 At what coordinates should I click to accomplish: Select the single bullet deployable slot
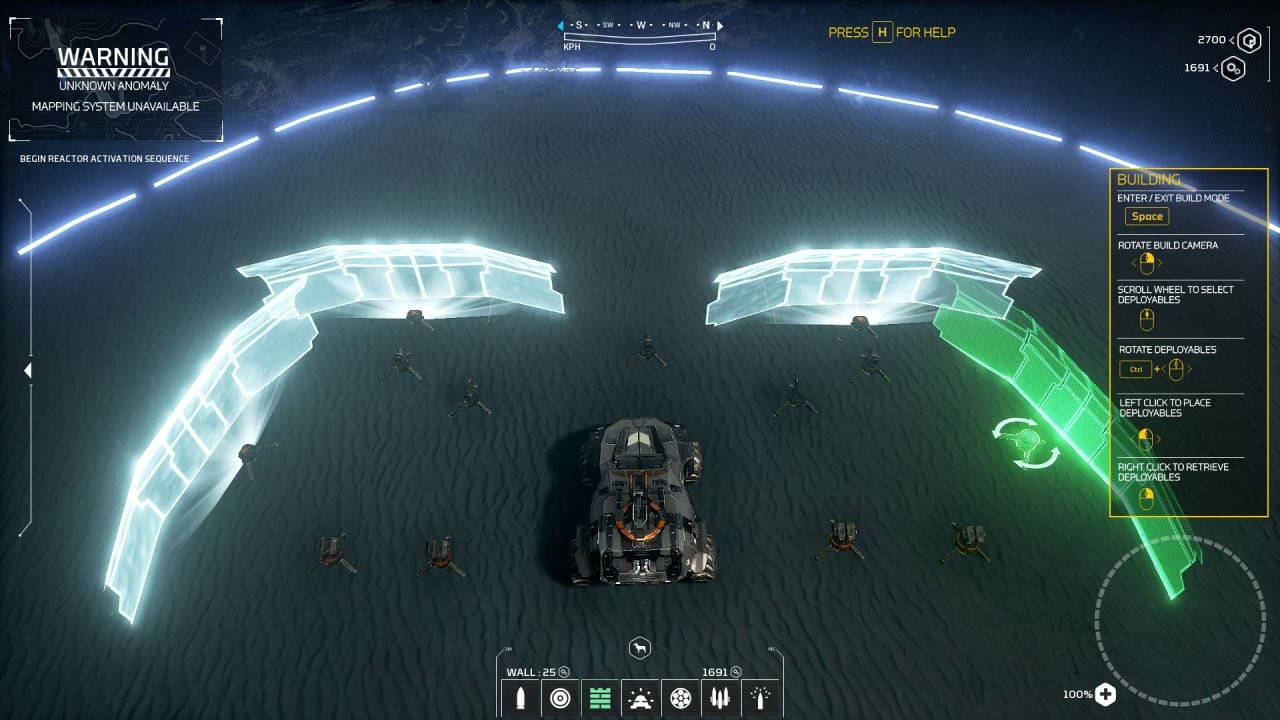click(520, 698)
